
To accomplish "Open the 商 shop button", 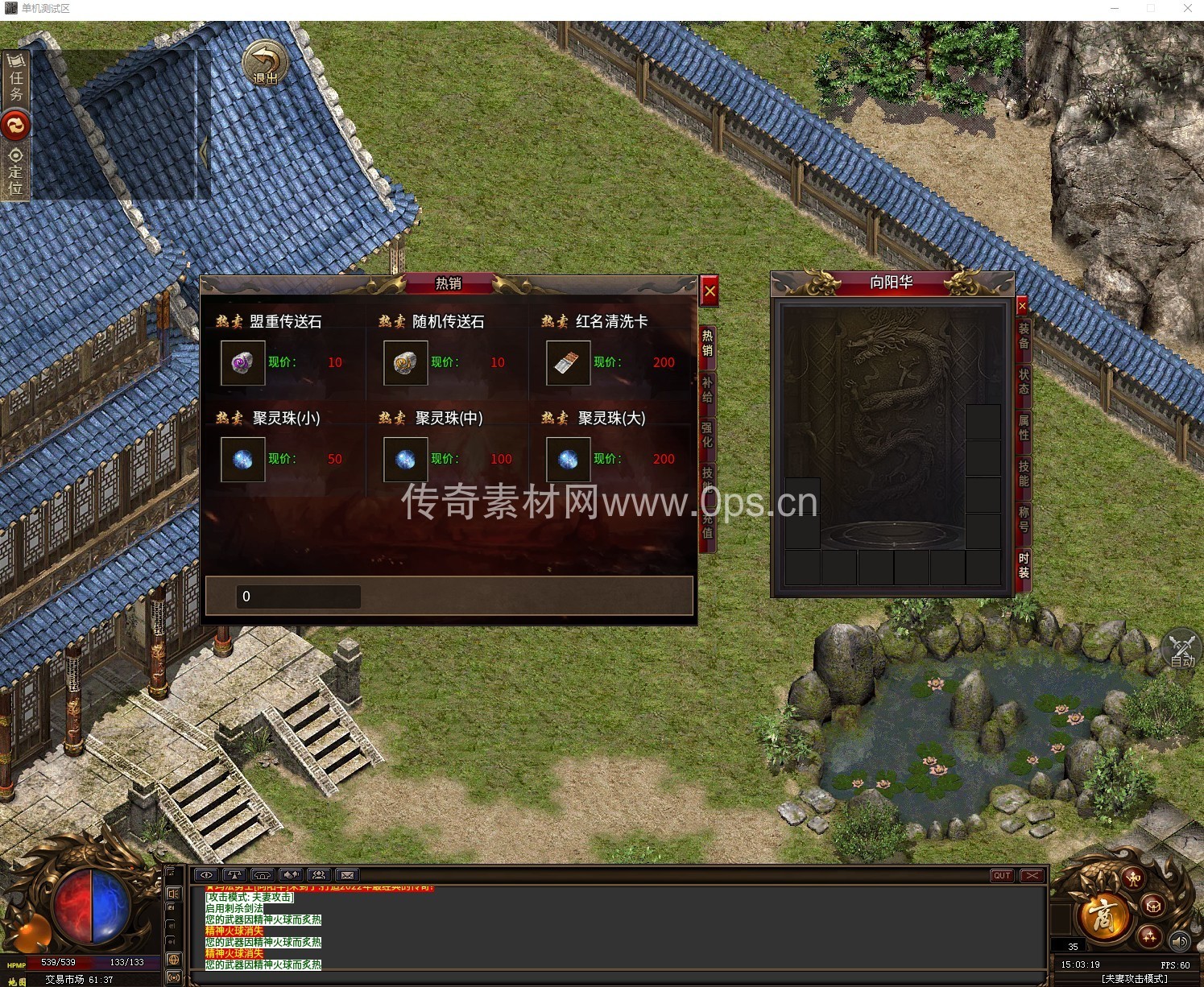I will (1102, 915).
